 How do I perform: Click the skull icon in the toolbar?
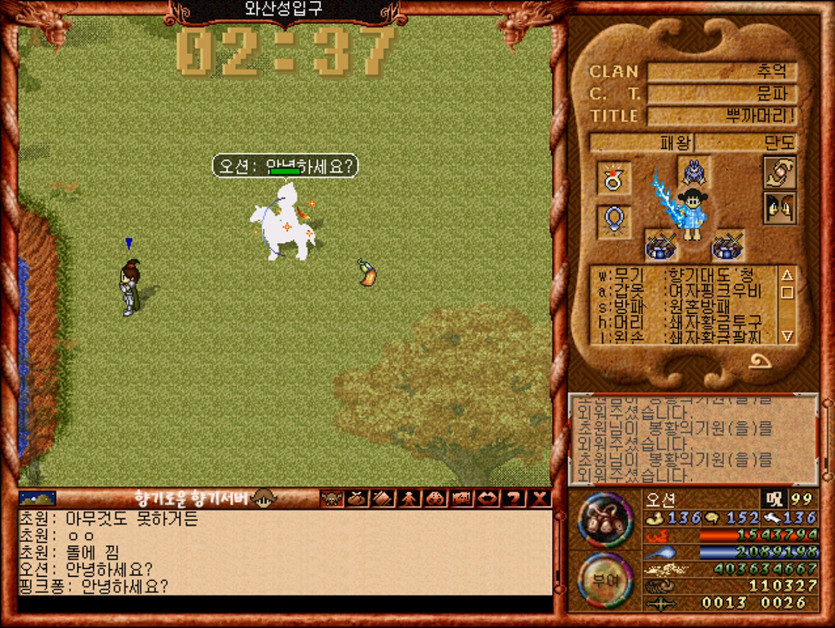(331, 498)
